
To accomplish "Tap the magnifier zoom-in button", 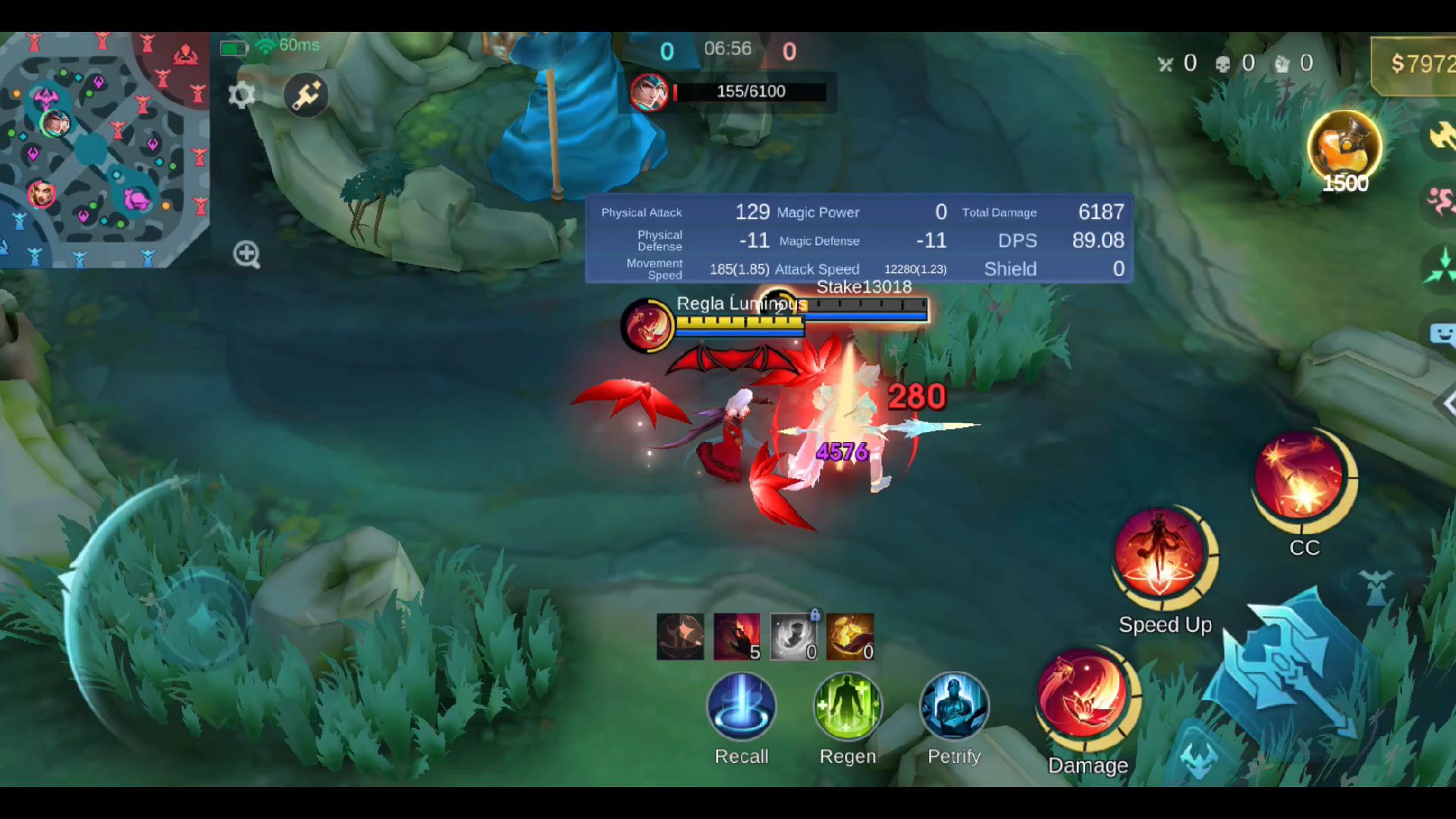I will (x=246, y=255).
